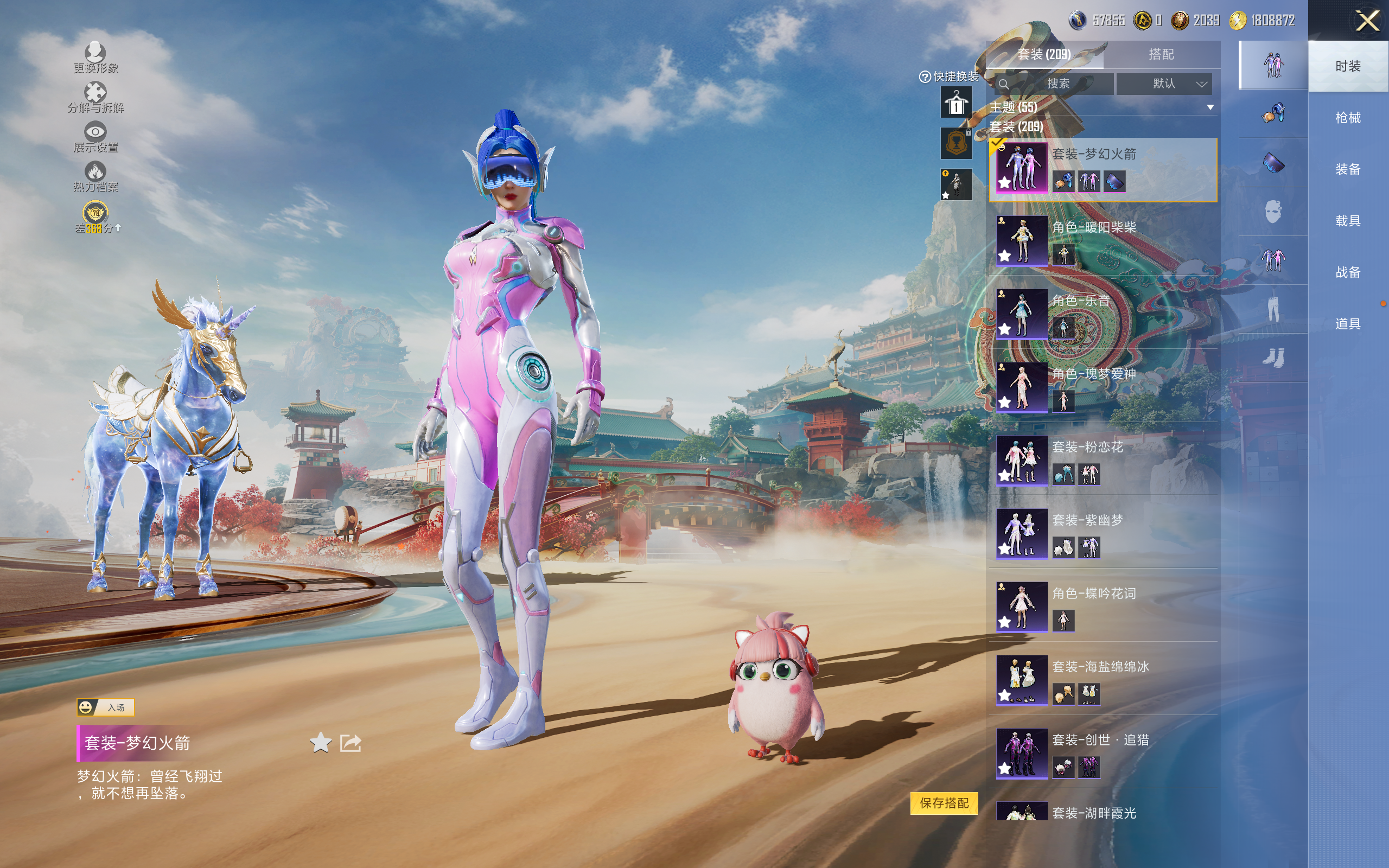
Task: Switch to the 搭配 tab
Action: pos(1161,55)
